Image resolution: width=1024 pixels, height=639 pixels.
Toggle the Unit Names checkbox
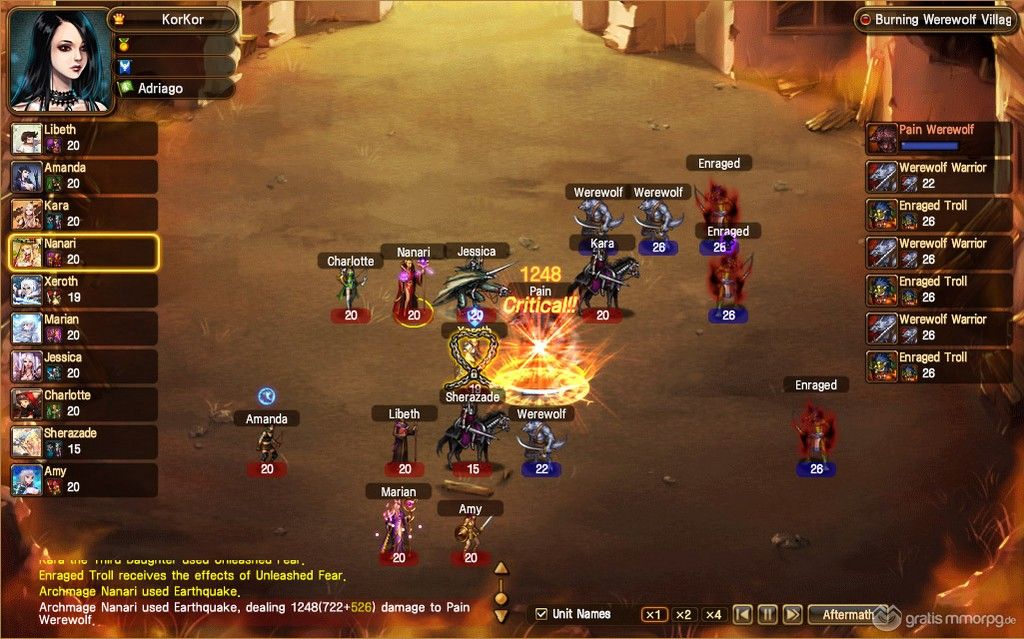pos(542,614)
